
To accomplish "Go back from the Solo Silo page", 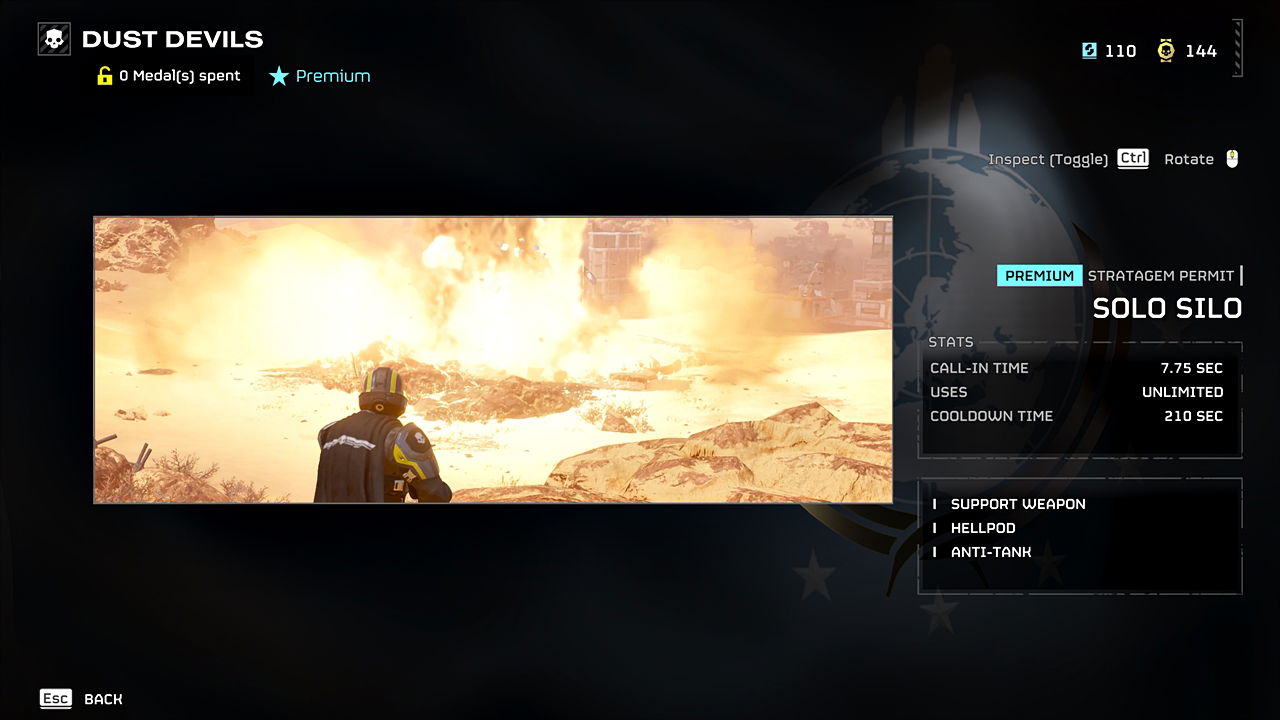I will point(81,699).
